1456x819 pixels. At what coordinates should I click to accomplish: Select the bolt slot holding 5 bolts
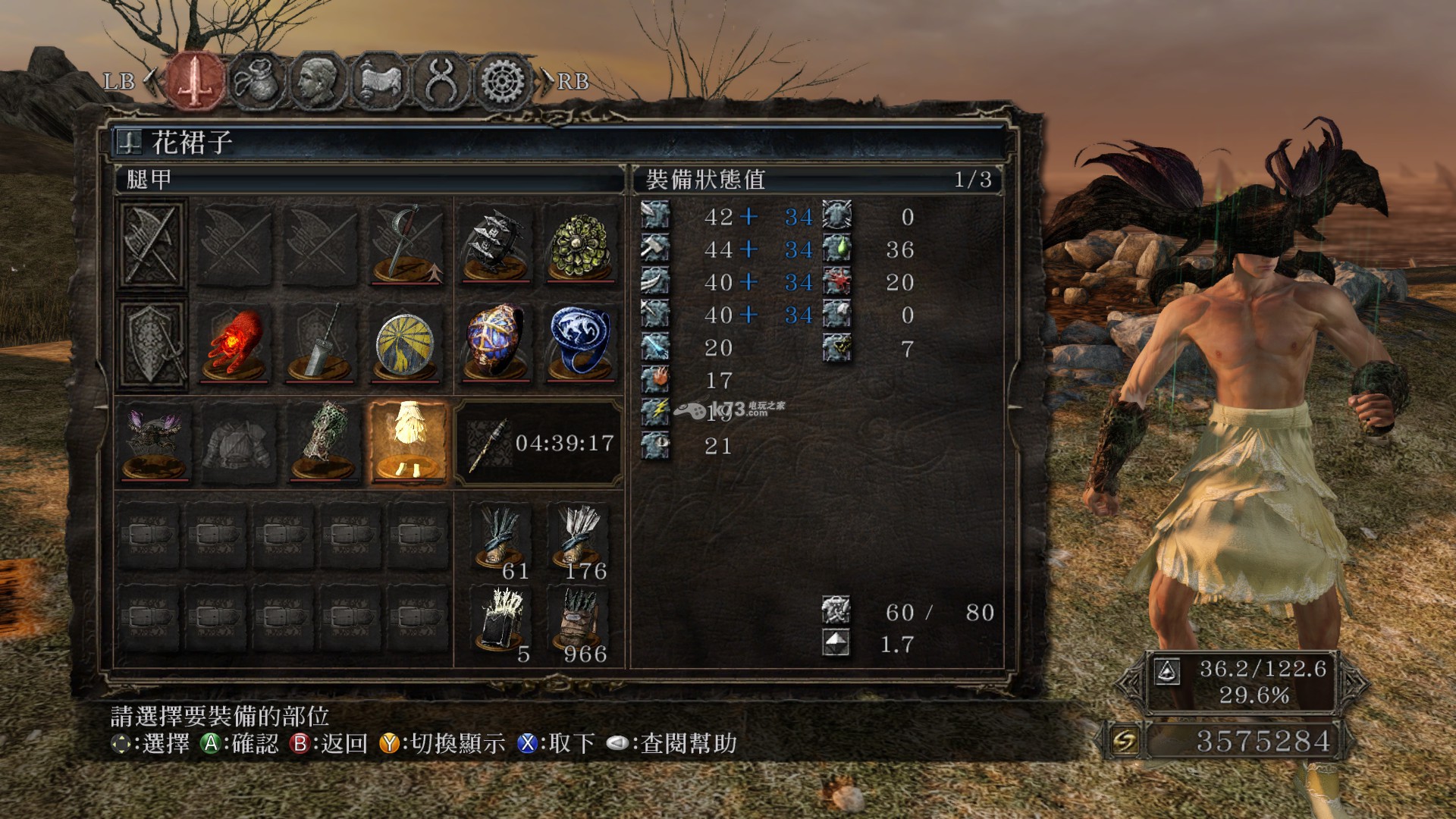coord(500,622)
